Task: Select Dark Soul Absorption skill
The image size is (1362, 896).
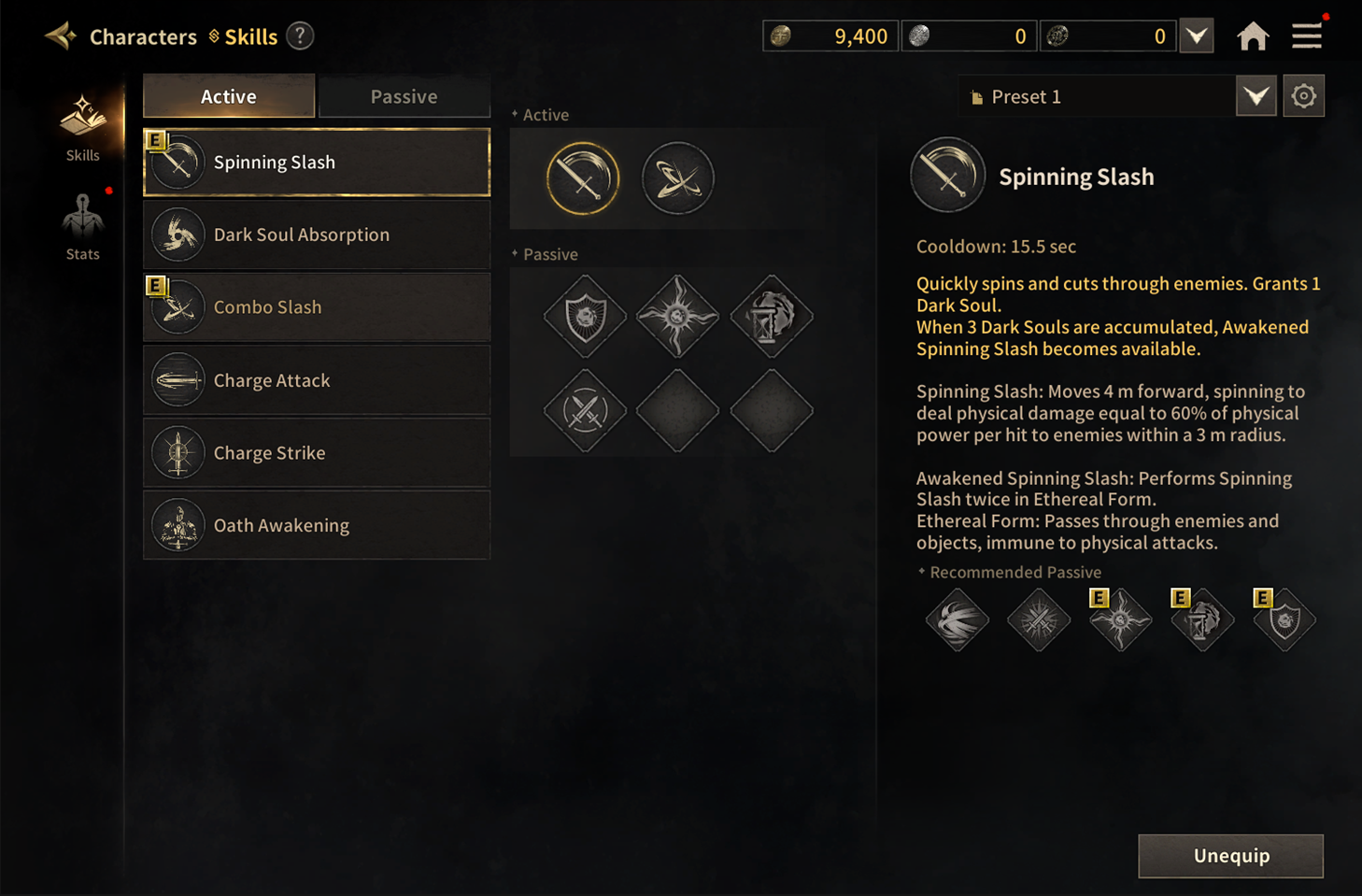Action: click(x=317, y=235)
